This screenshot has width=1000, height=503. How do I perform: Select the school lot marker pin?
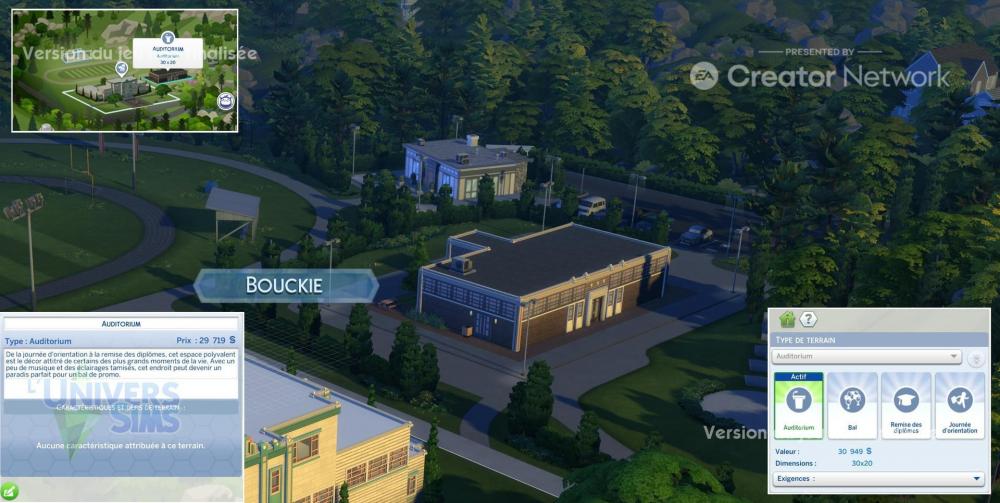click(x=121, y=68)
